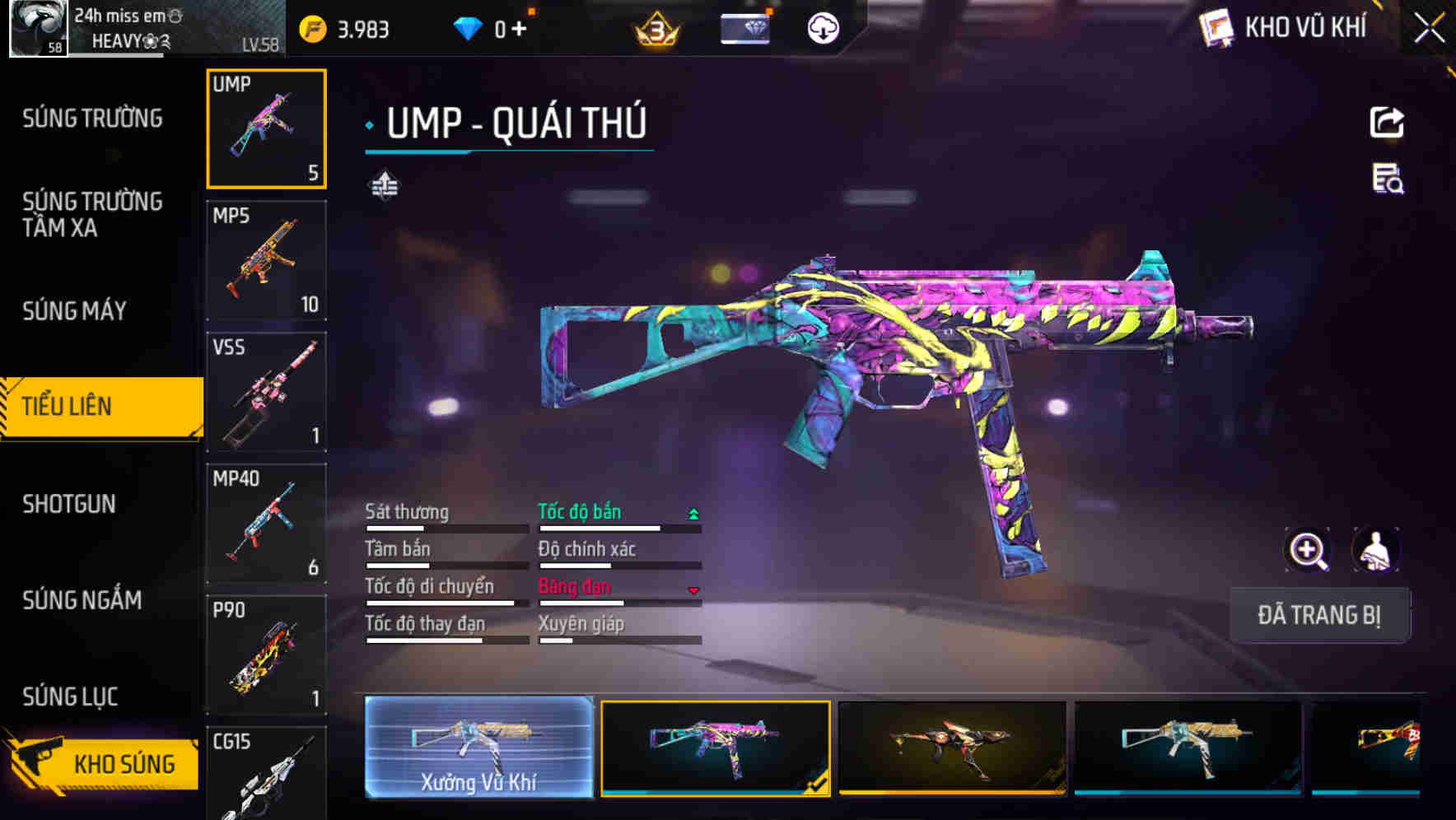Screen dimensions: 1456x820
Task: Add diamonds with the plus button
Action: pyautogui.click(x=519, y=30)
